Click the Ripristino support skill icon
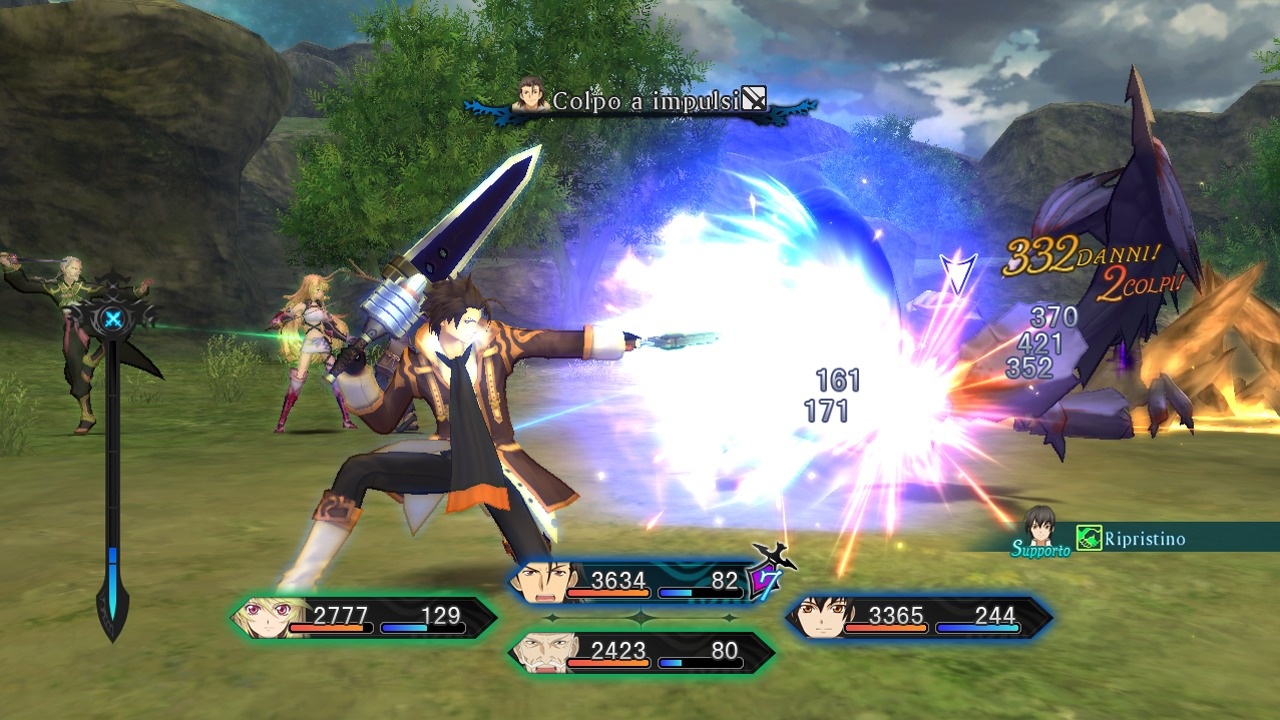This screenshot has width=1280, height=720. pyautogui.click(x=1088, y=539)
